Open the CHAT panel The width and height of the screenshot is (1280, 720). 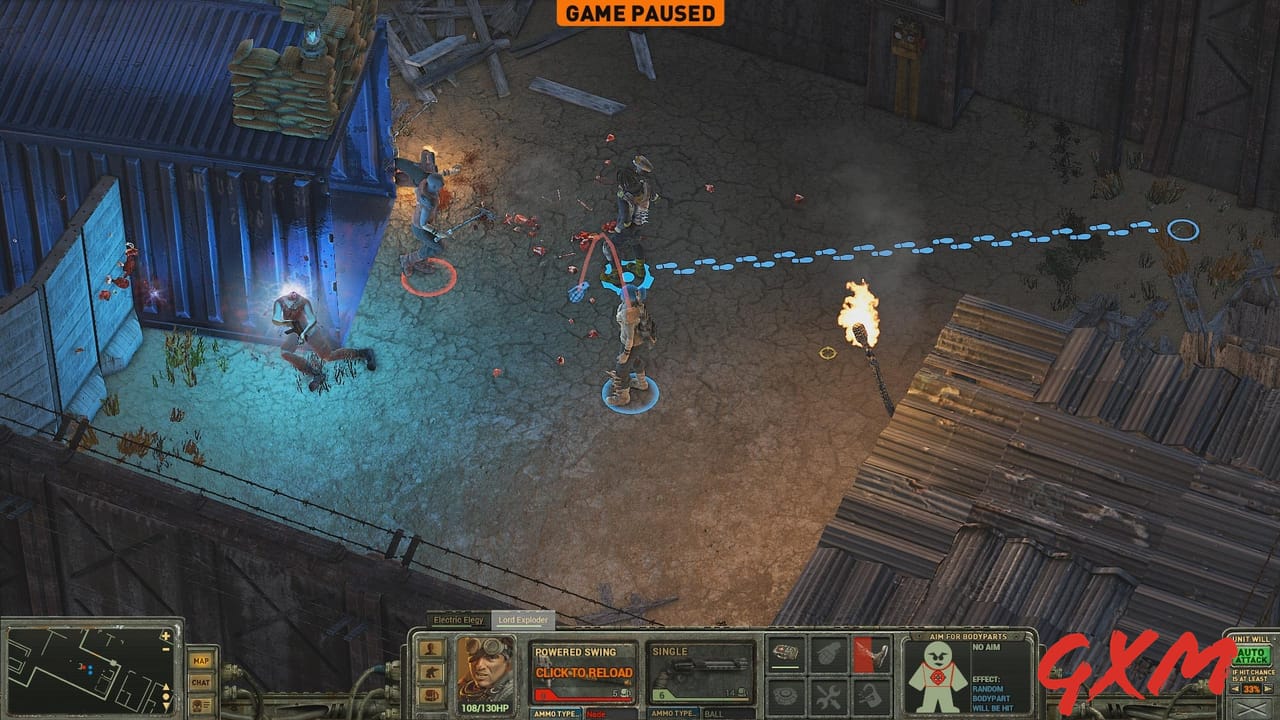201,682
